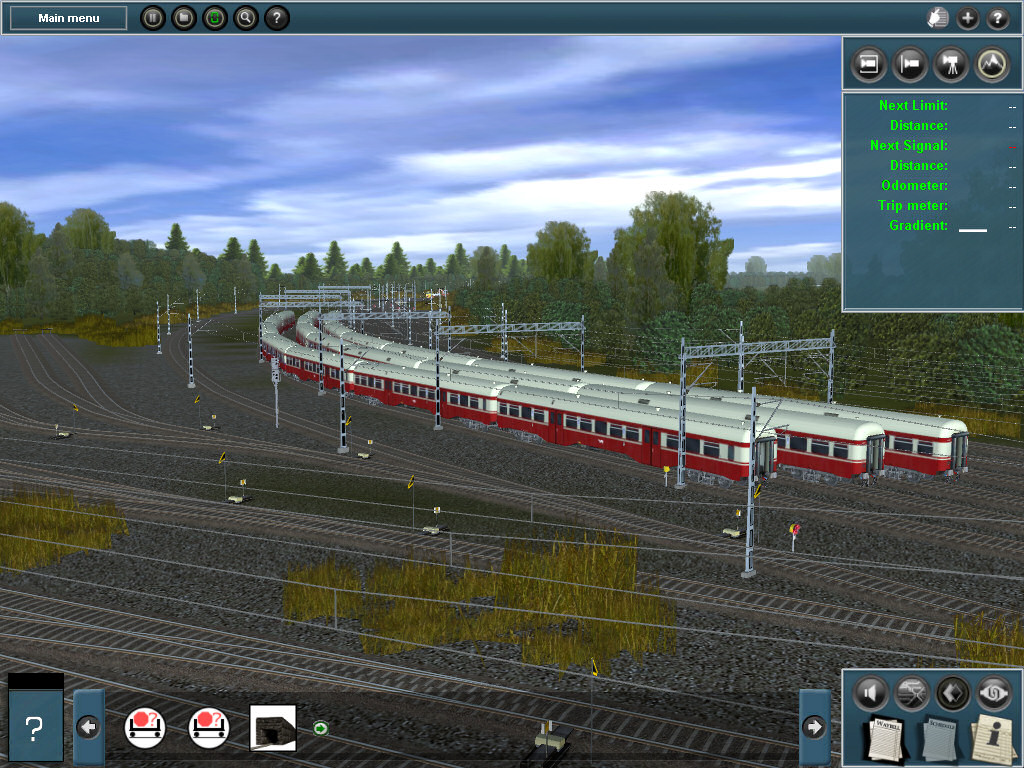The height and width of the screenshot is (768, 1024).
Task: Click the green icon in the top bar
Action: 214,18
